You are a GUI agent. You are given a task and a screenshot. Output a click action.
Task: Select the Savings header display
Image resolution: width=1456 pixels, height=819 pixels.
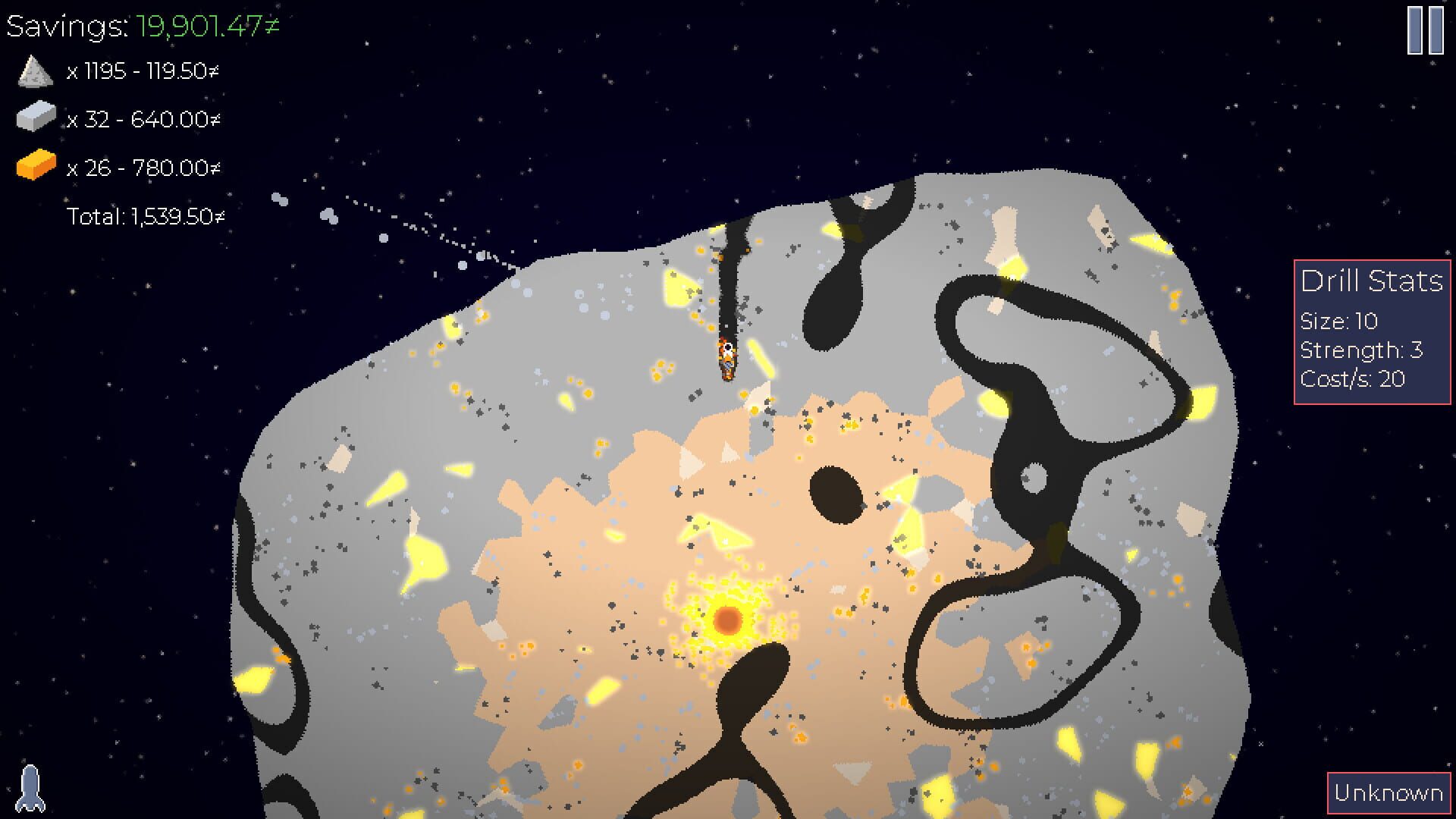click(140, 25)
